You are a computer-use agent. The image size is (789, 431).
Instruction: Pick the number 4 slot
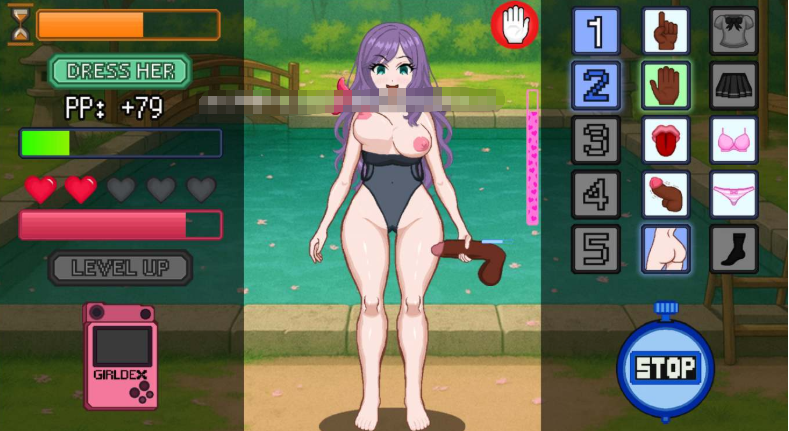[x=596, y=193]
